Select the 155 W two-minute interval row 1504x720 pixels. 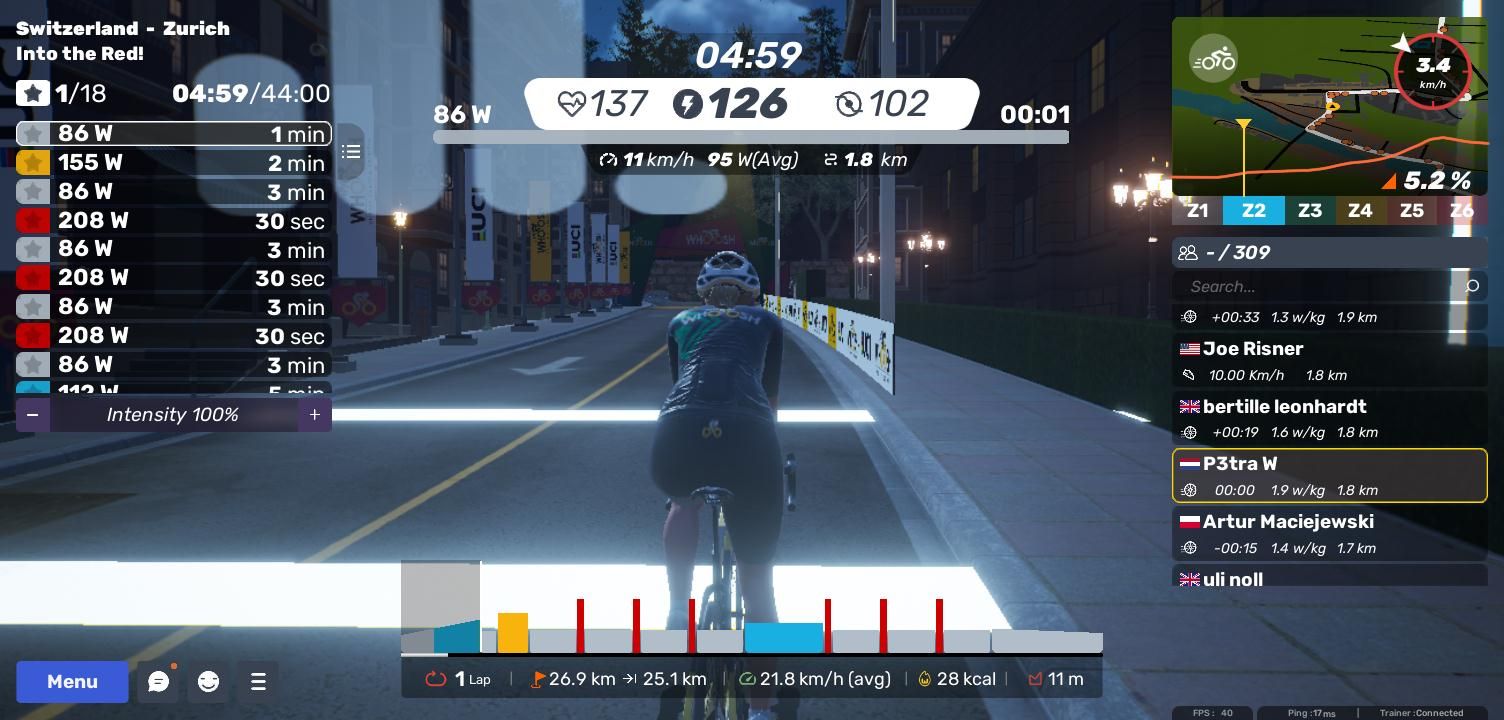point(173,162)
